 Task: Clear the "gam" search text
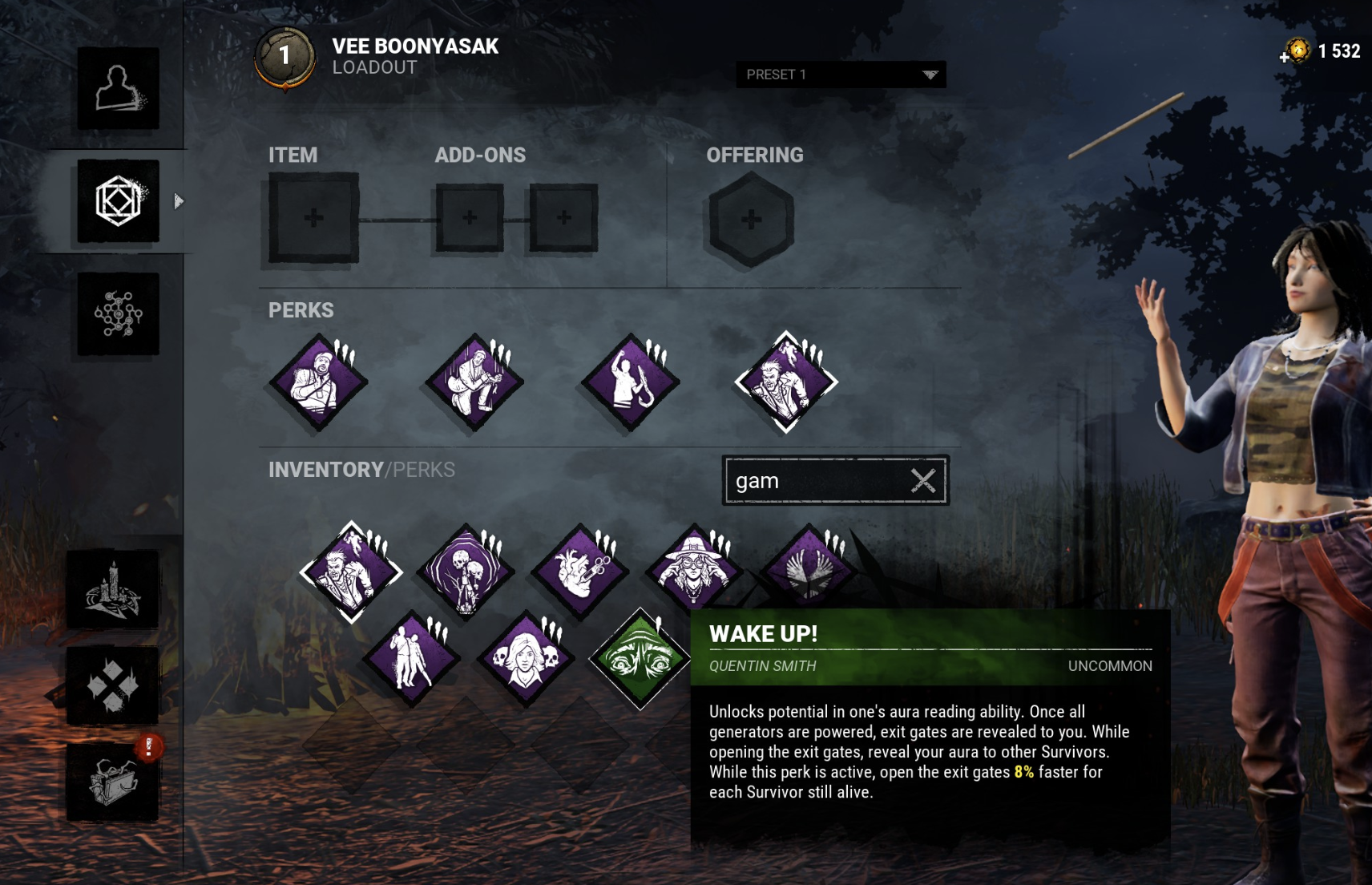pos(923,479)
